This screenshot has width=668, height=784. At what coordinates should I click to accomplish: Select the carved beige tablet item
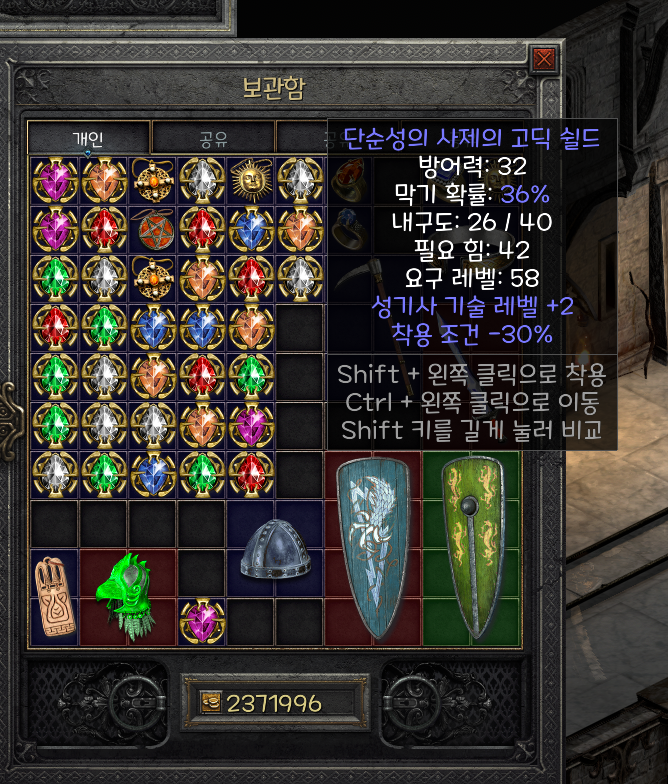pos(54,596)
